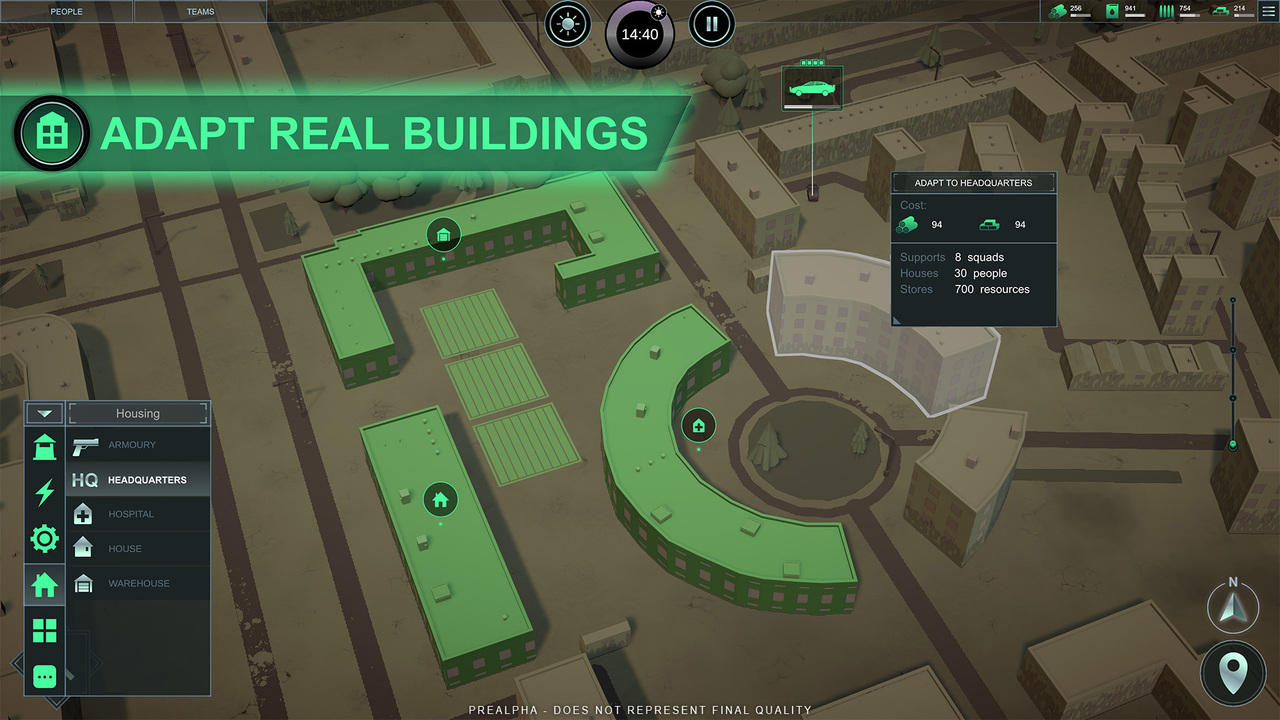Click the north compass button
The image size is (1280, 720).
[x=1233, y=605]
